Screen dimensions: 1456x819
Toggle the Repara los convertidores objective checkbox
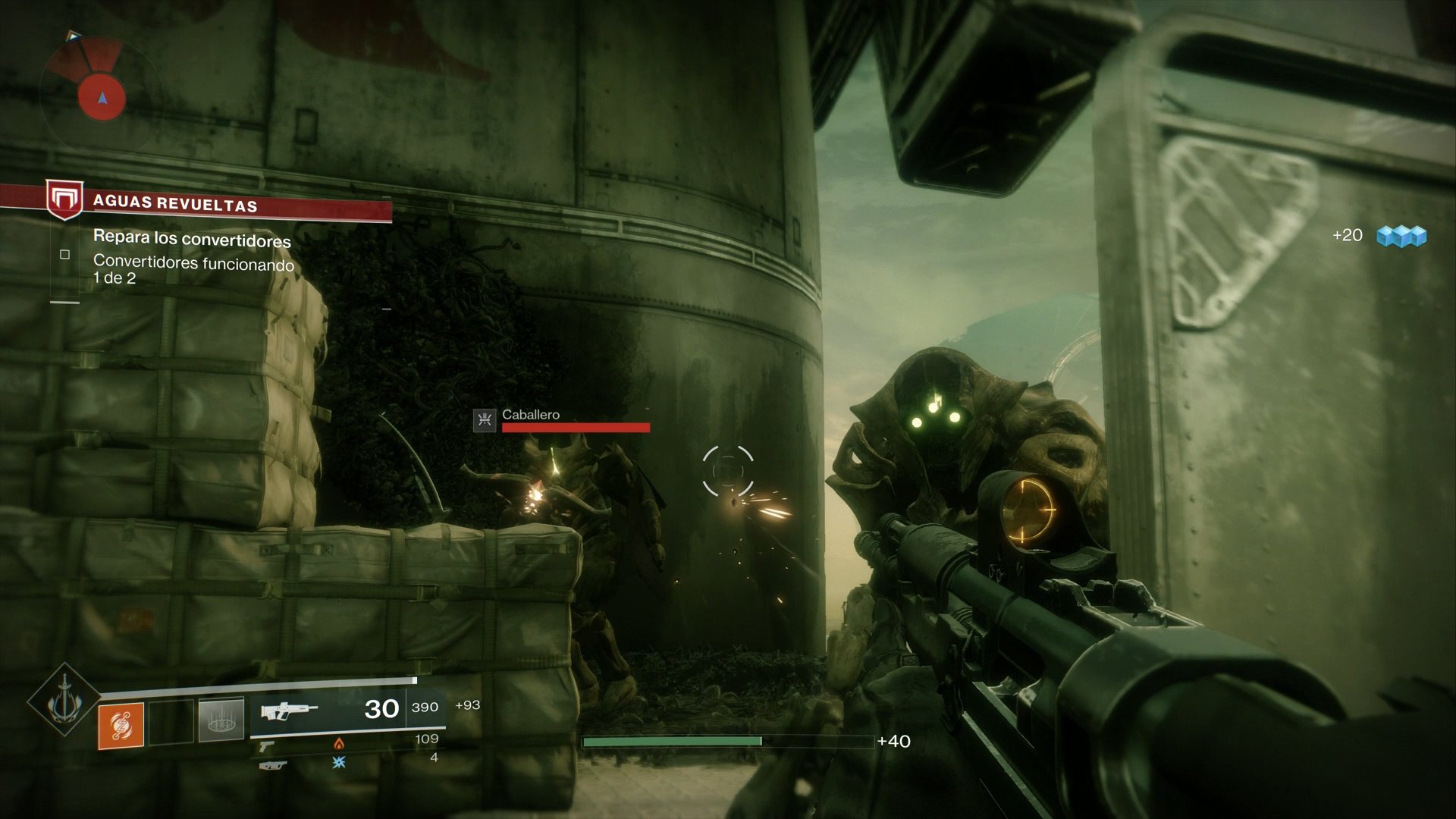65,255
